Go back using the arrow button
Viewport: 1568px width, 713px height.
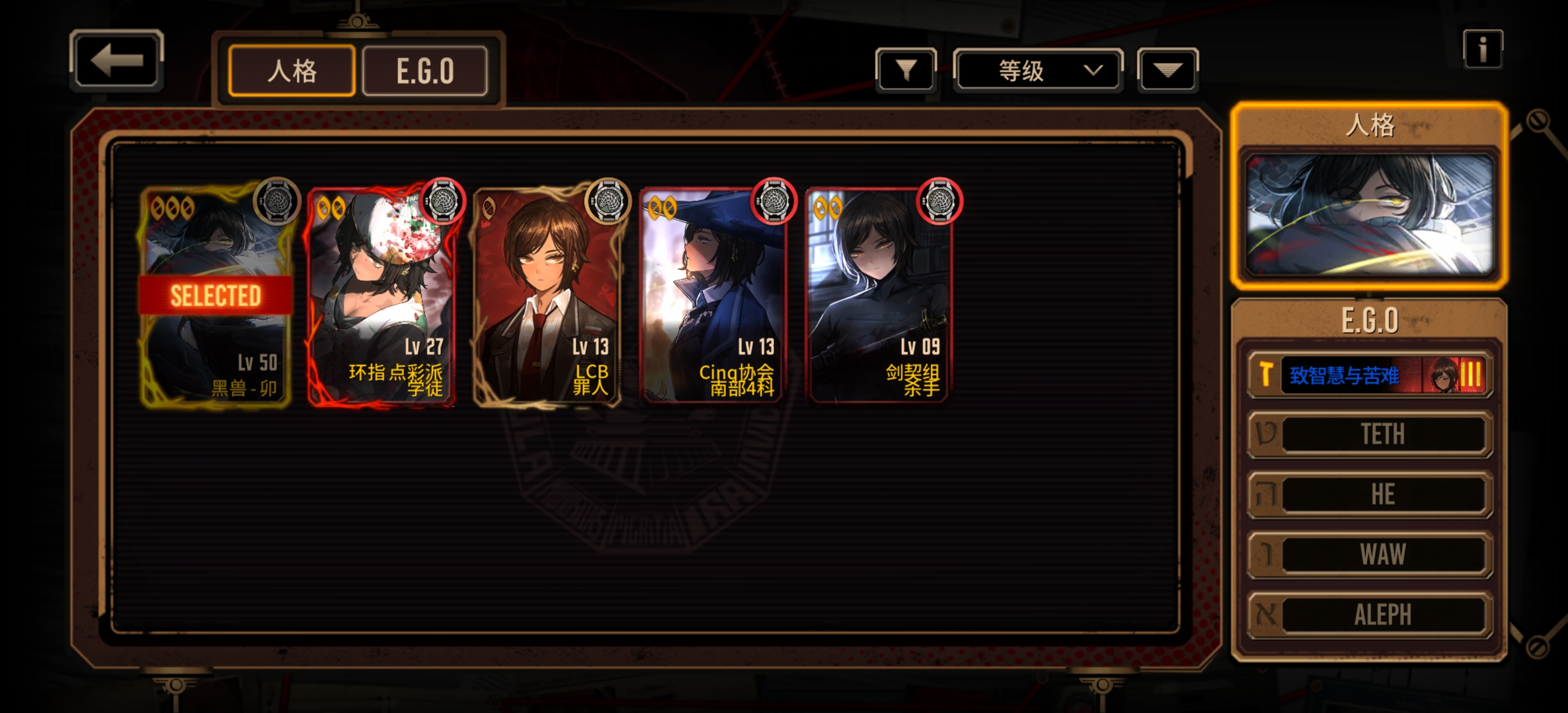click(116, 60)
